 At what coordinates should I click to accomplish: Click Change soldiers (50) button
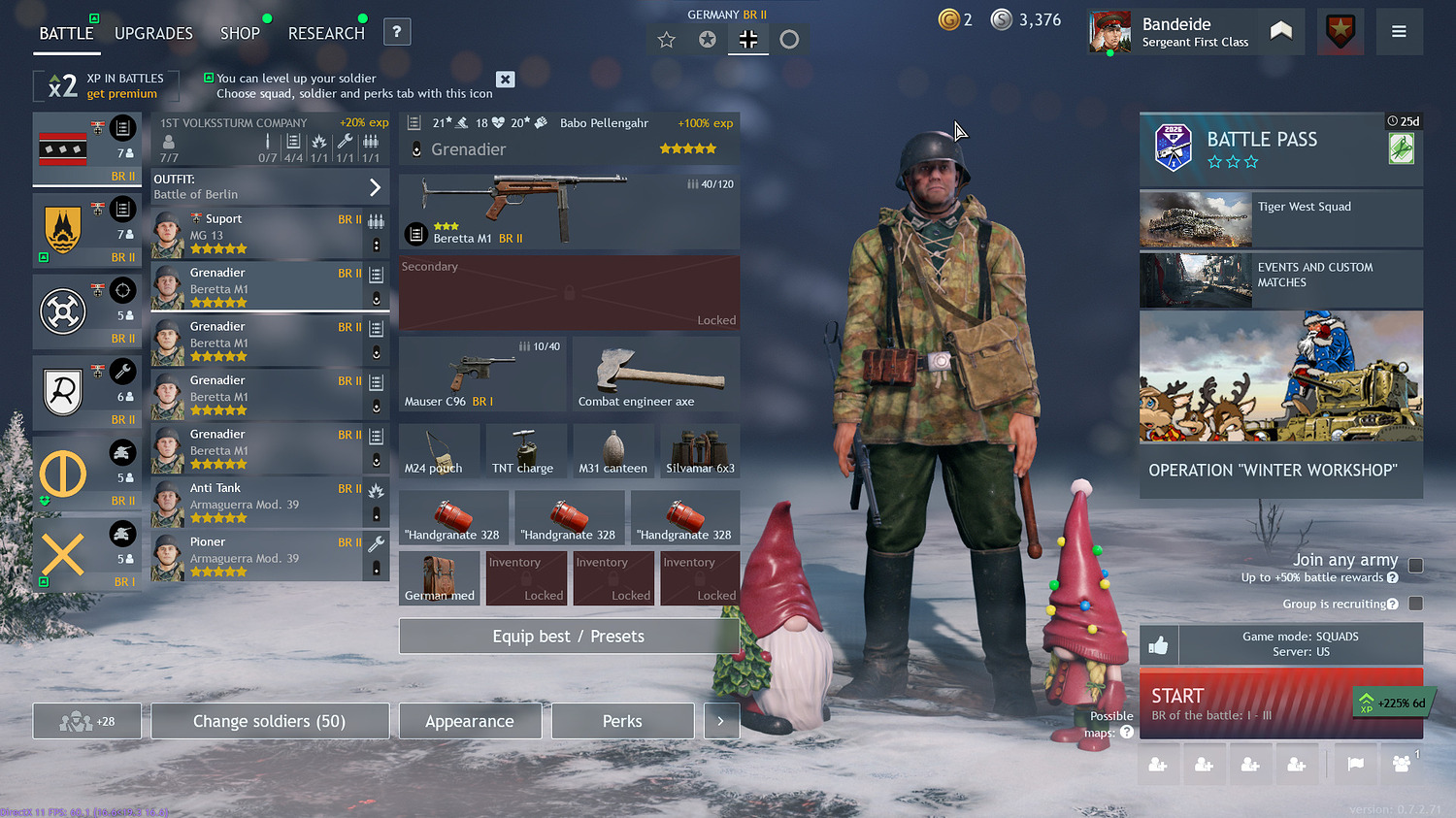coord(270,721)
